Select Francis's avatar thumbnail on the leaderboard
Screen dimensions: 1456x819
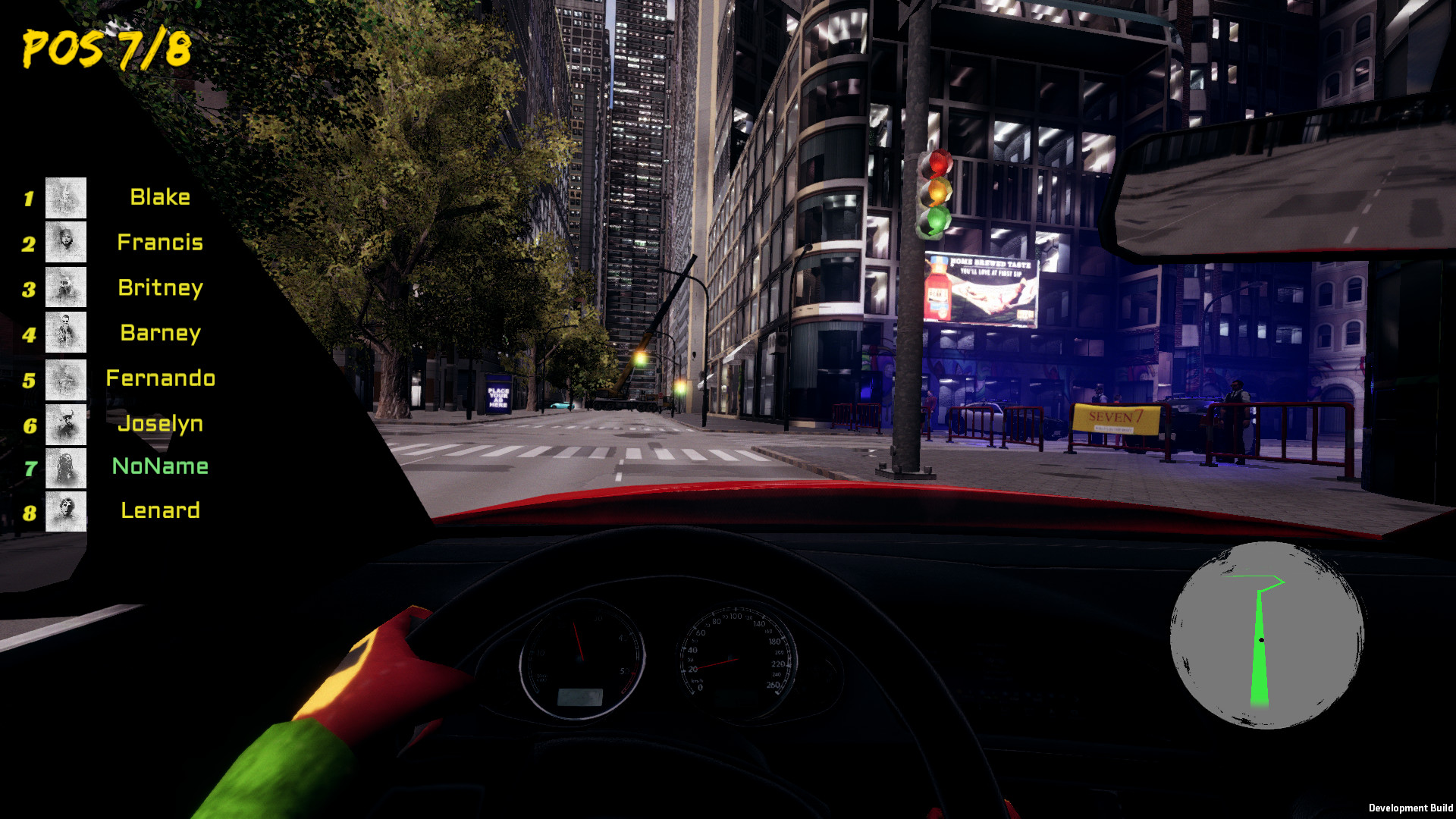[x=65, y=243]
